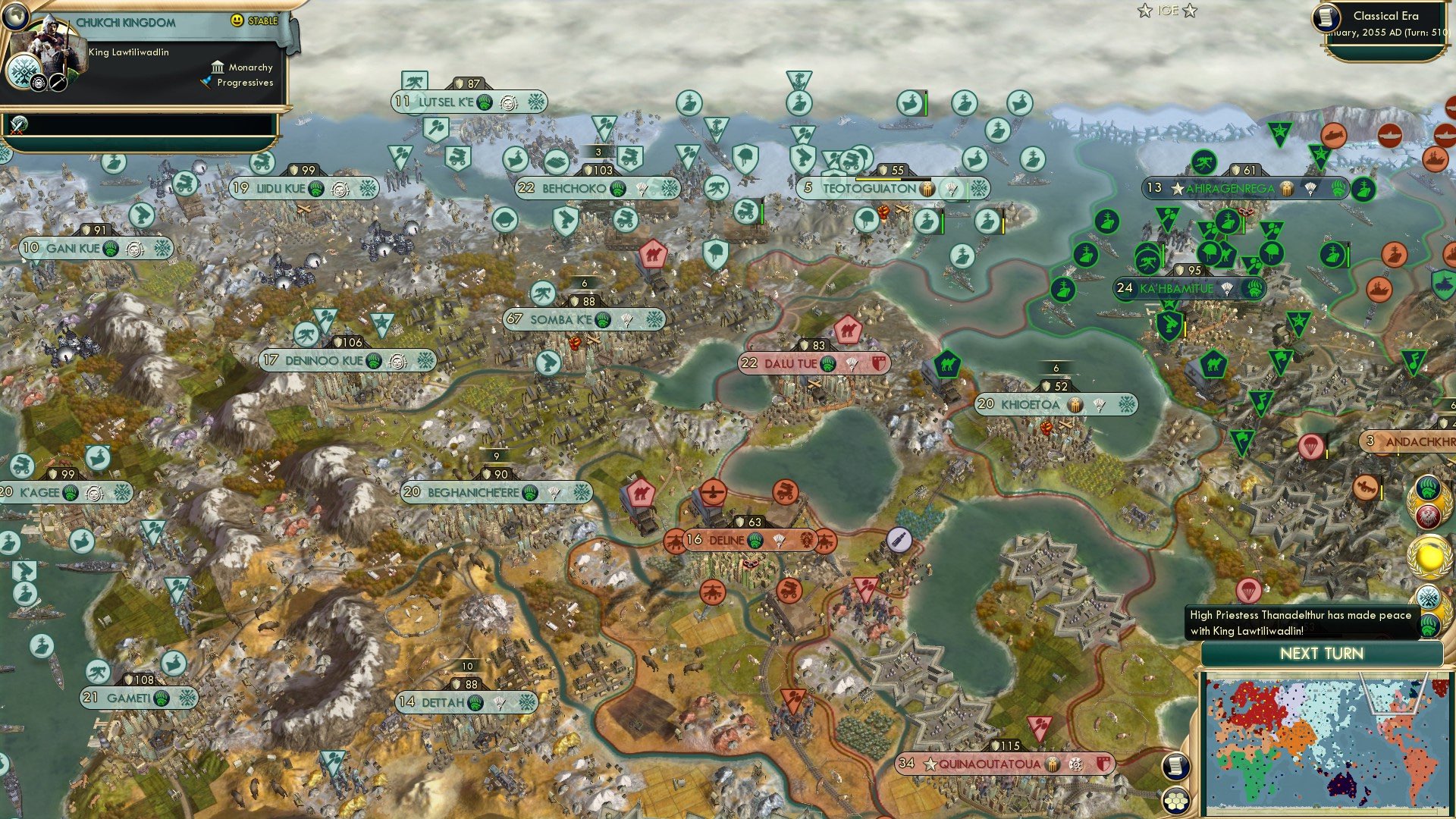Open the notification log scroll icon near minimap
Viewport: 1456px width, 819px height.
tap(1177, 767)
